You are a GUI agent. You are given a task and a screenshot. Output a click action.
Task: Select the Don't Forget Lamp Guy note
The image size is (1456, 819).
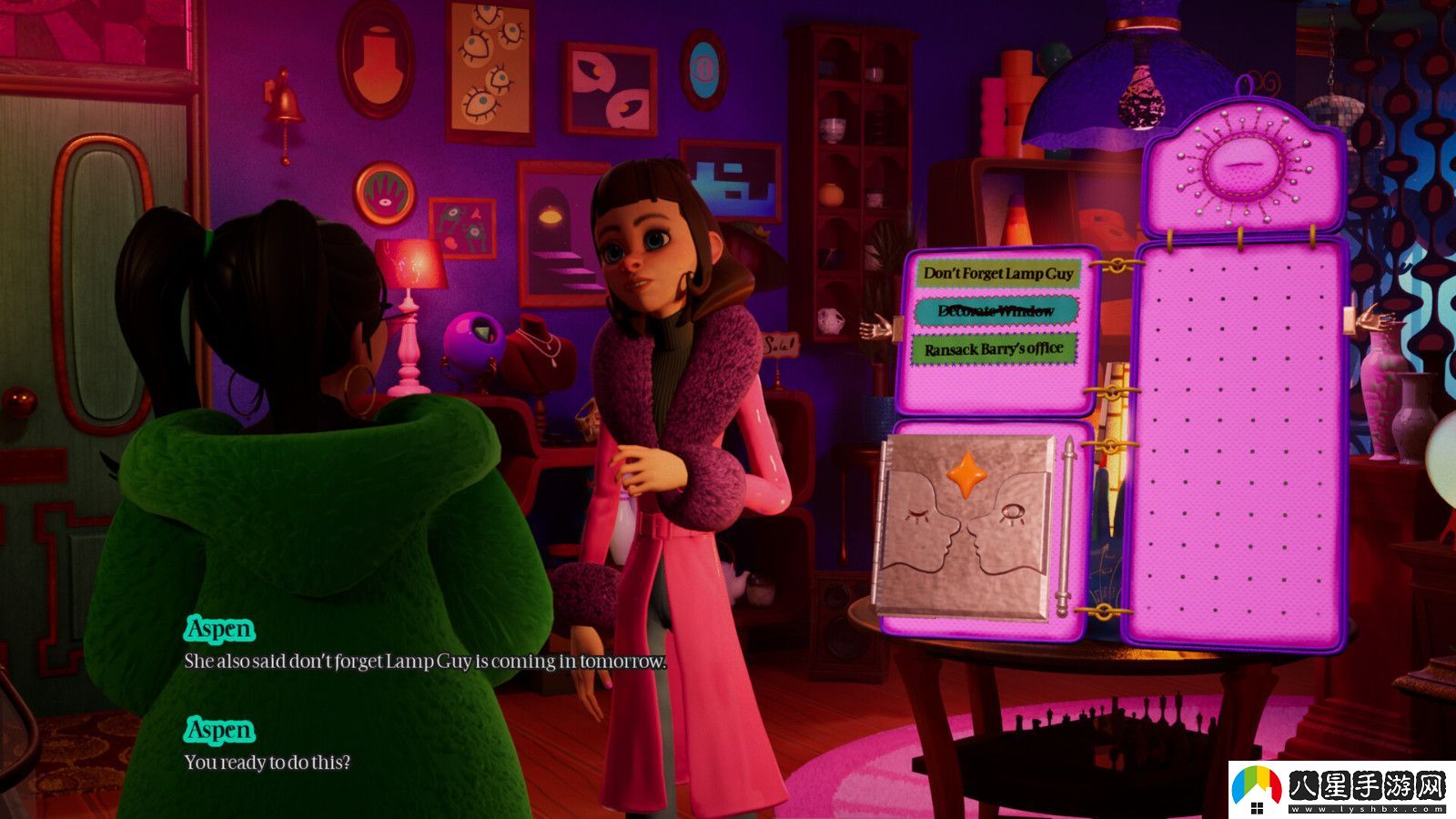(998, 273)
